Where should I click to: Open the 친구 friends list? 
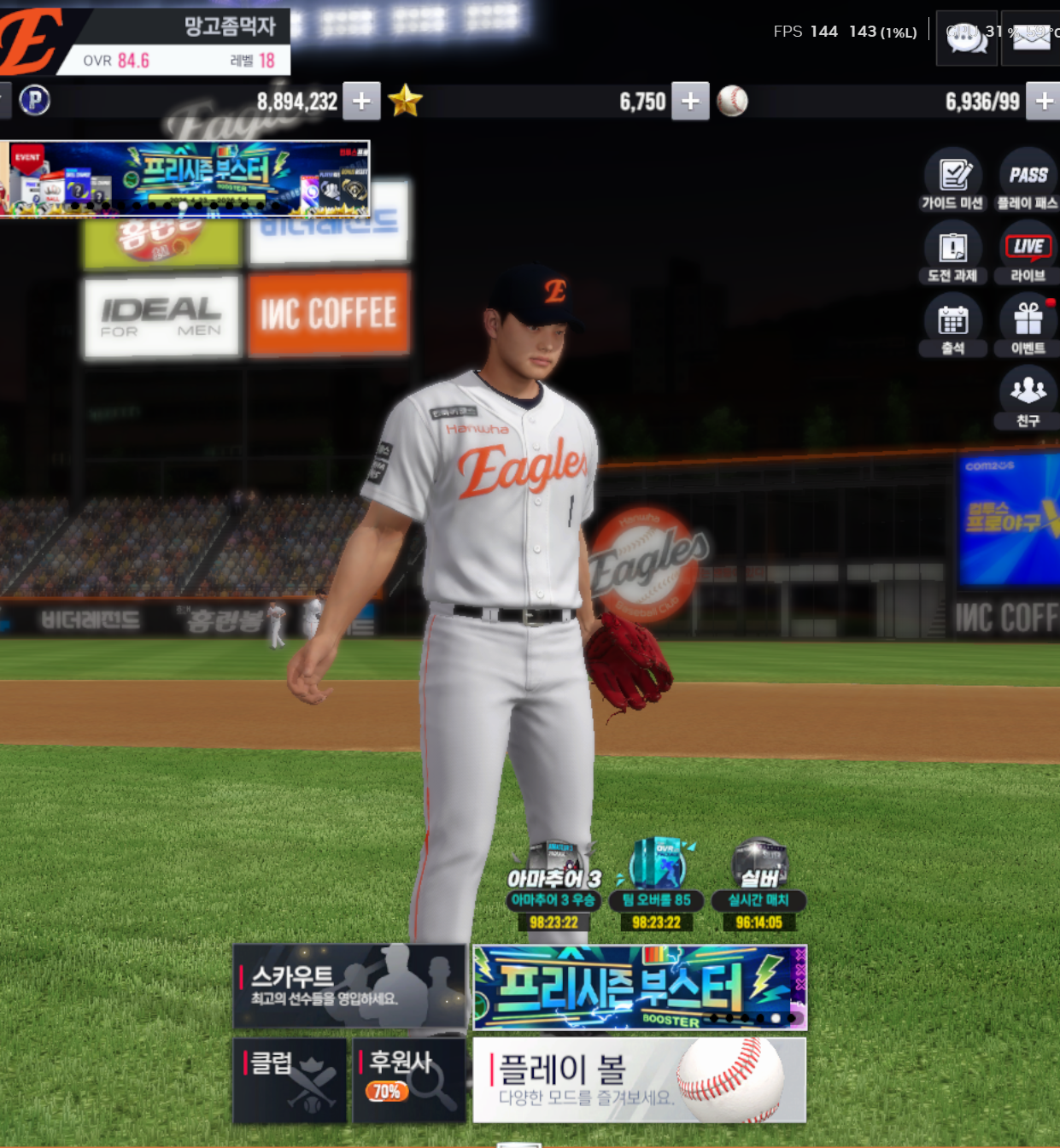coord(1028,398)
